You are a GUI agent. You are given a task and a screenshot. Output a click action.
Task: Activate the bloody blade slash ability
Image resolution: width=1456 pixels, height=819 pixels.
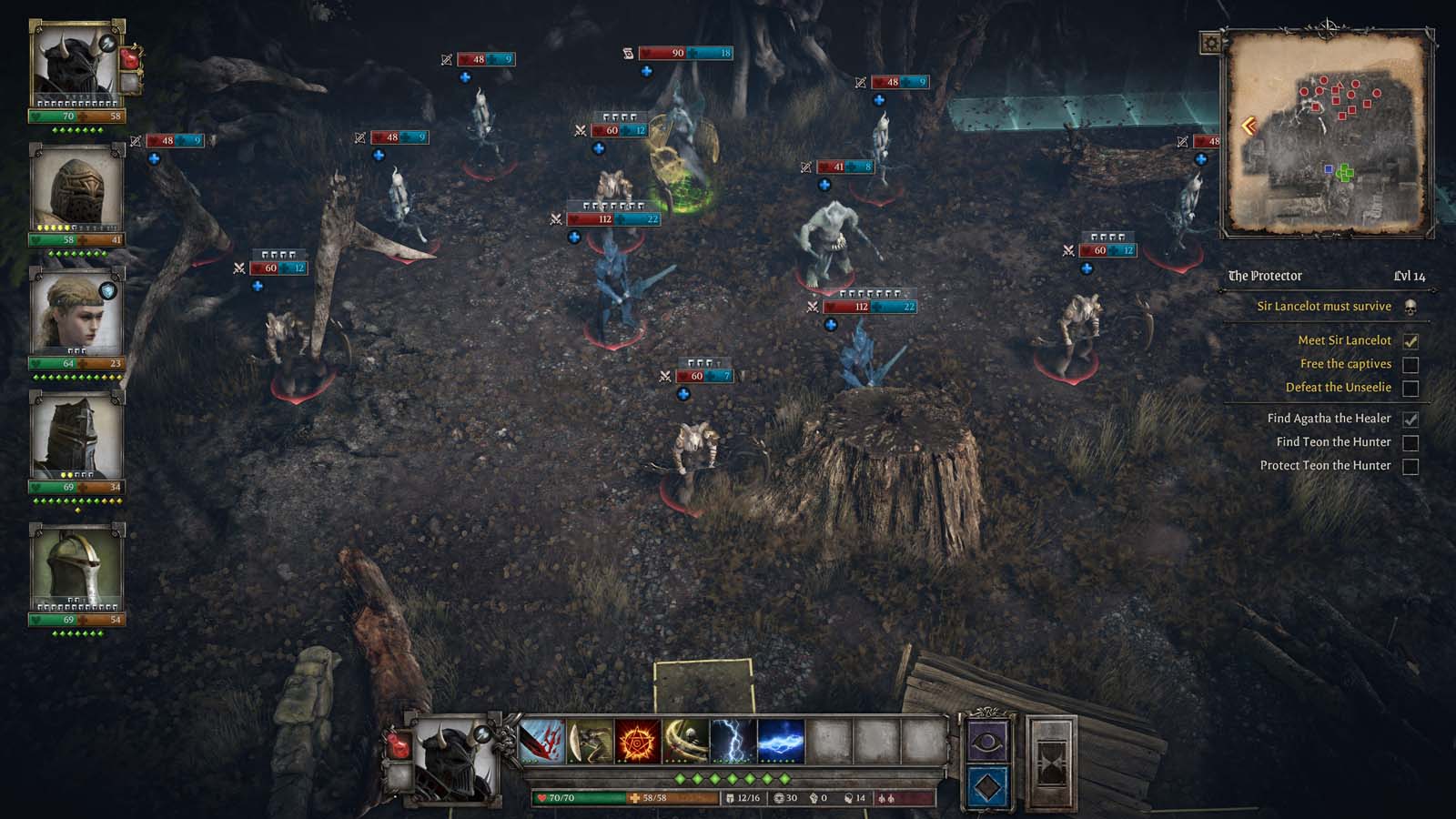(x=542, y=741)
